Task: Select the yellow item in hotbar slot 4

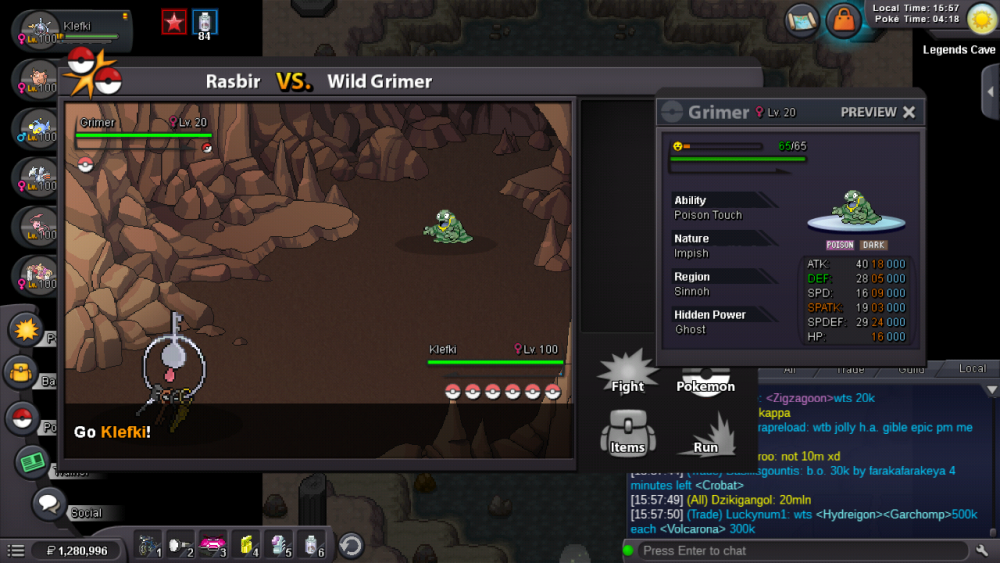Action: tap(247, 546)
